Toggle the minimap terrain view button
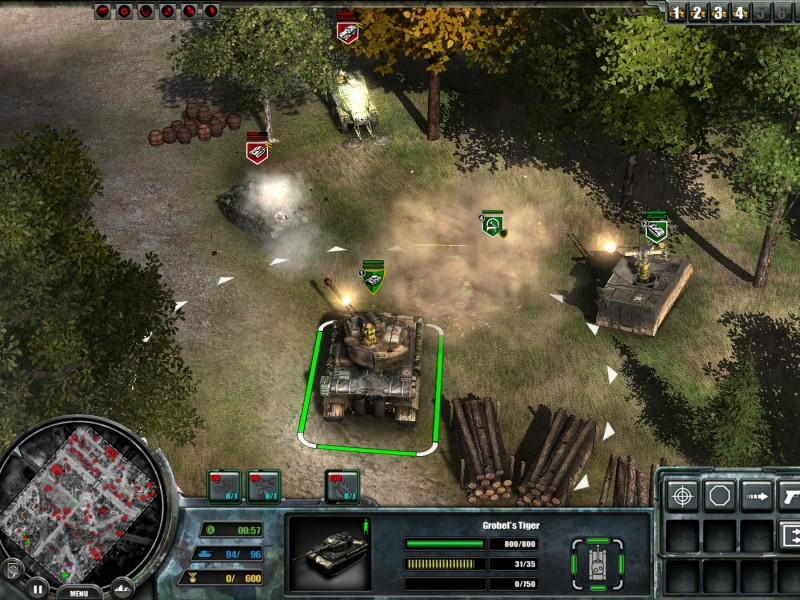Image resolution: width=800 pixels, height=600 pixels. 122,587
